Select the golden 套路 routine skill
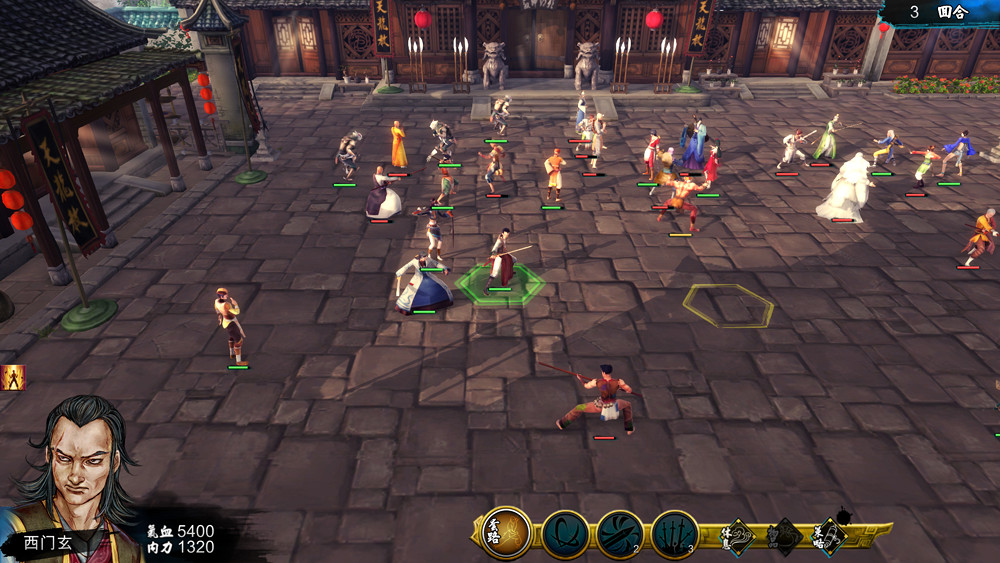This screenshot has width=1000, height=563. pos(505,533)
